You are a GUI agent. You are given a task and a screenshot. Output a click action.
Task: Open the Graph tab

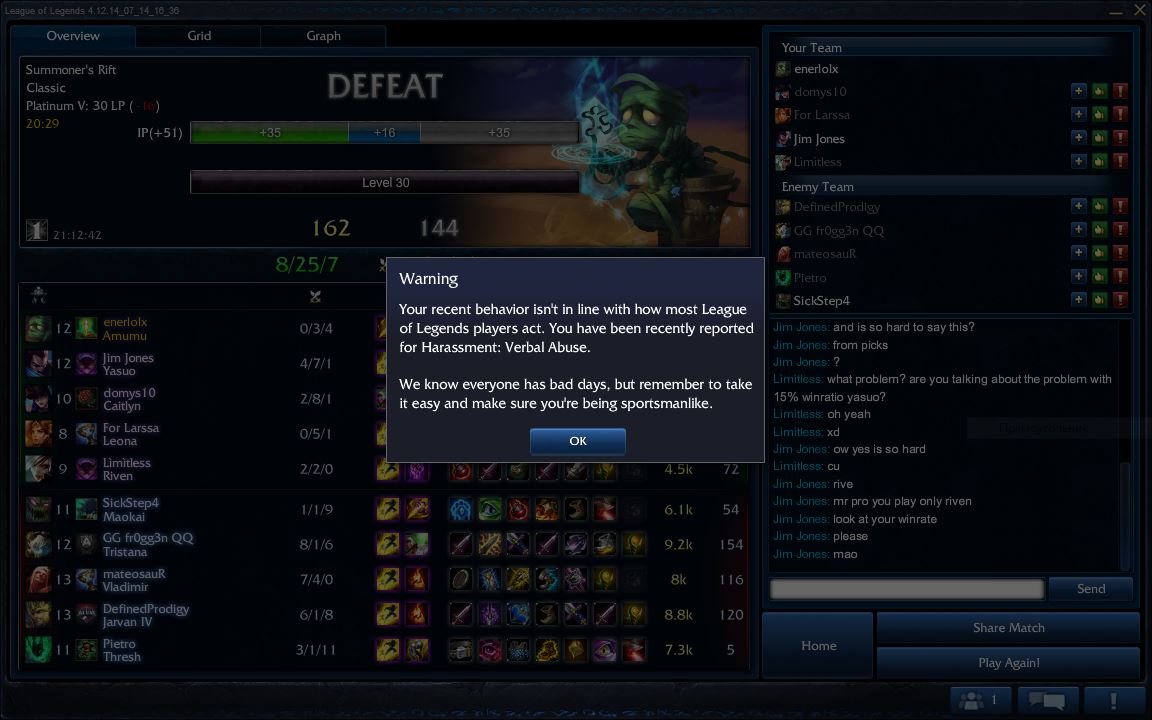(x=323, y=36)
